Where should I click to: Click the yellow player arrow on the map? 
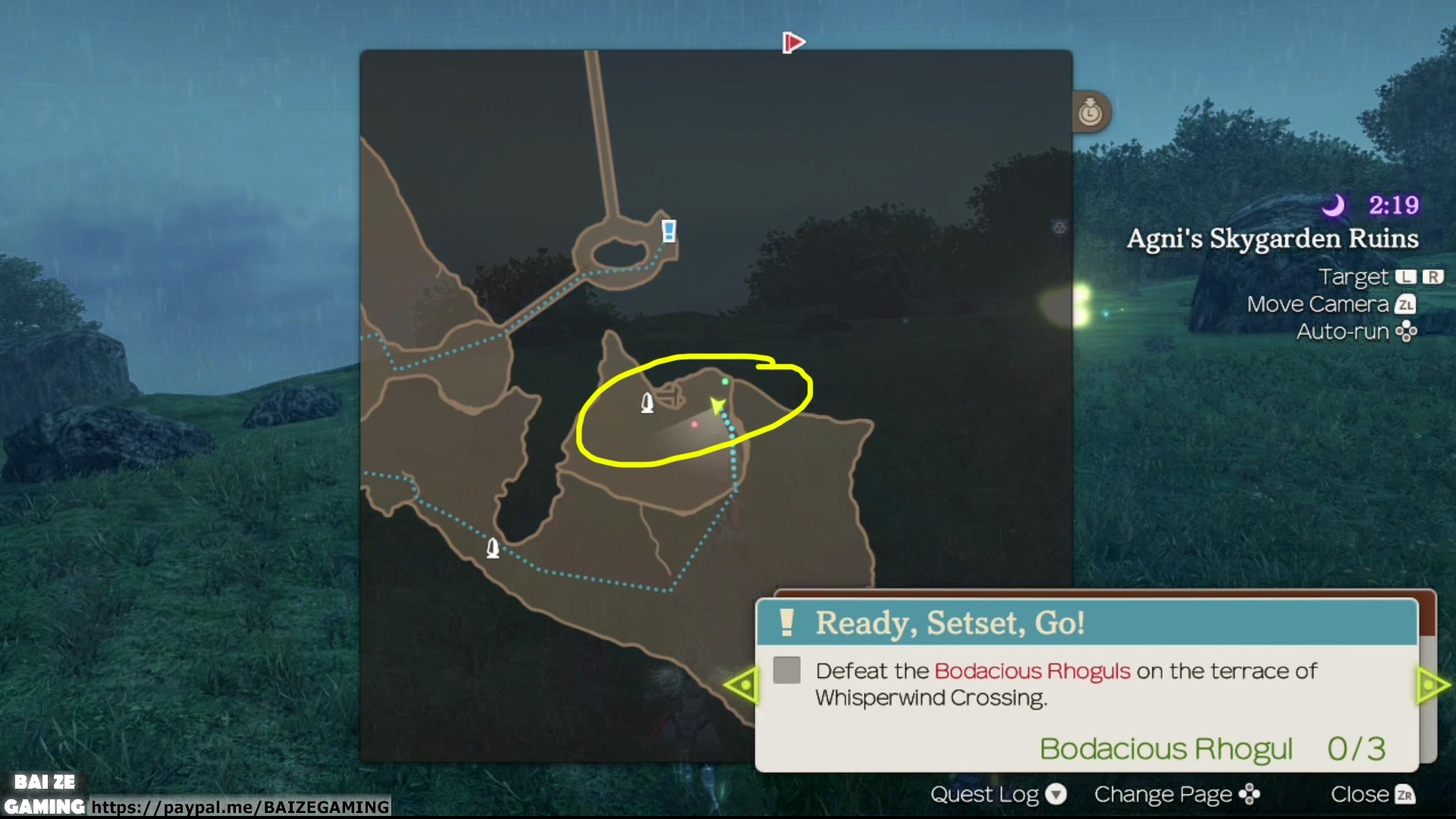(717, 406)
